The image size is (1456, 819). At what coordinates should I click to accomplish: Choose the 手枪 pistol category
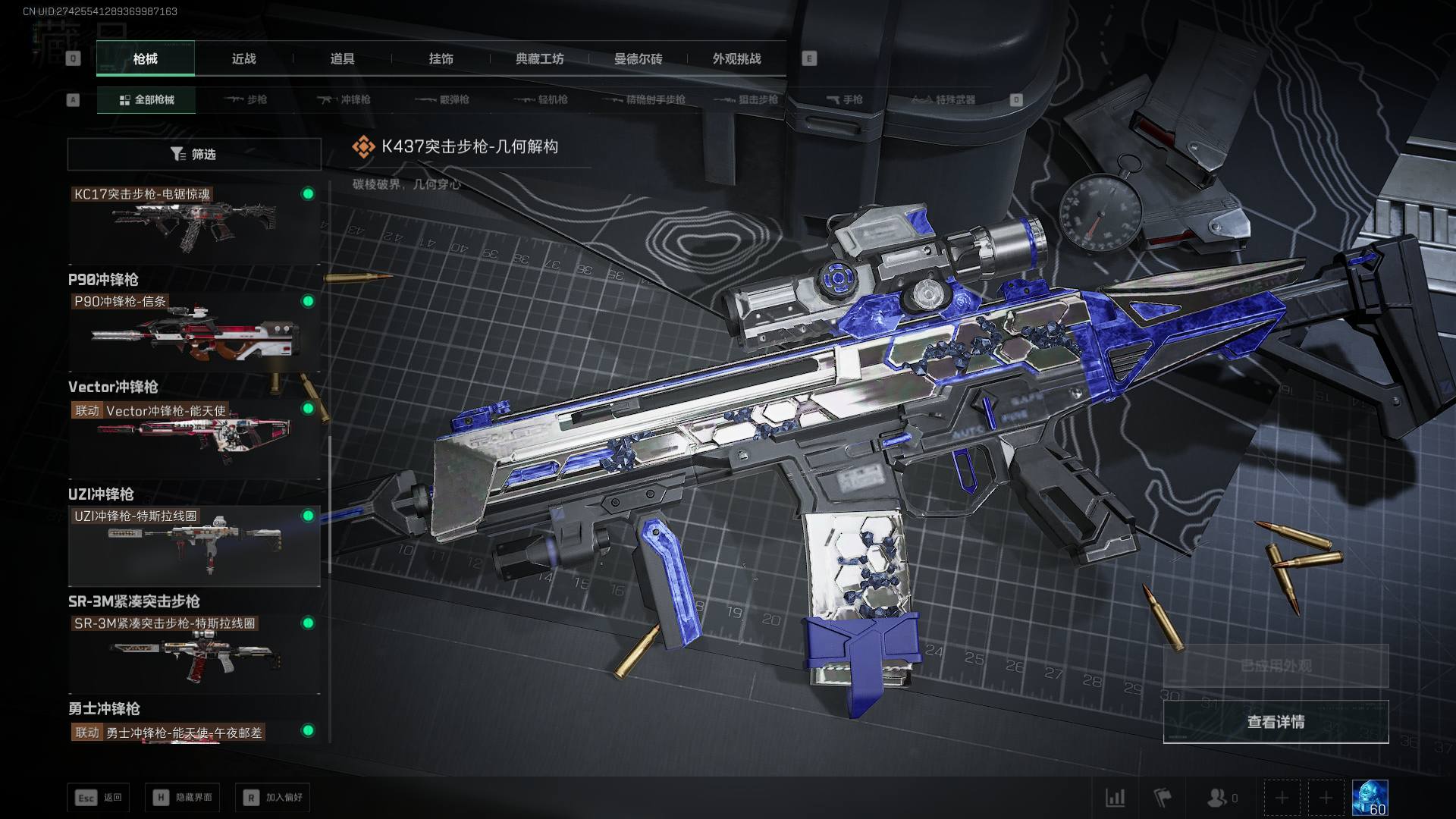[844, 99]
